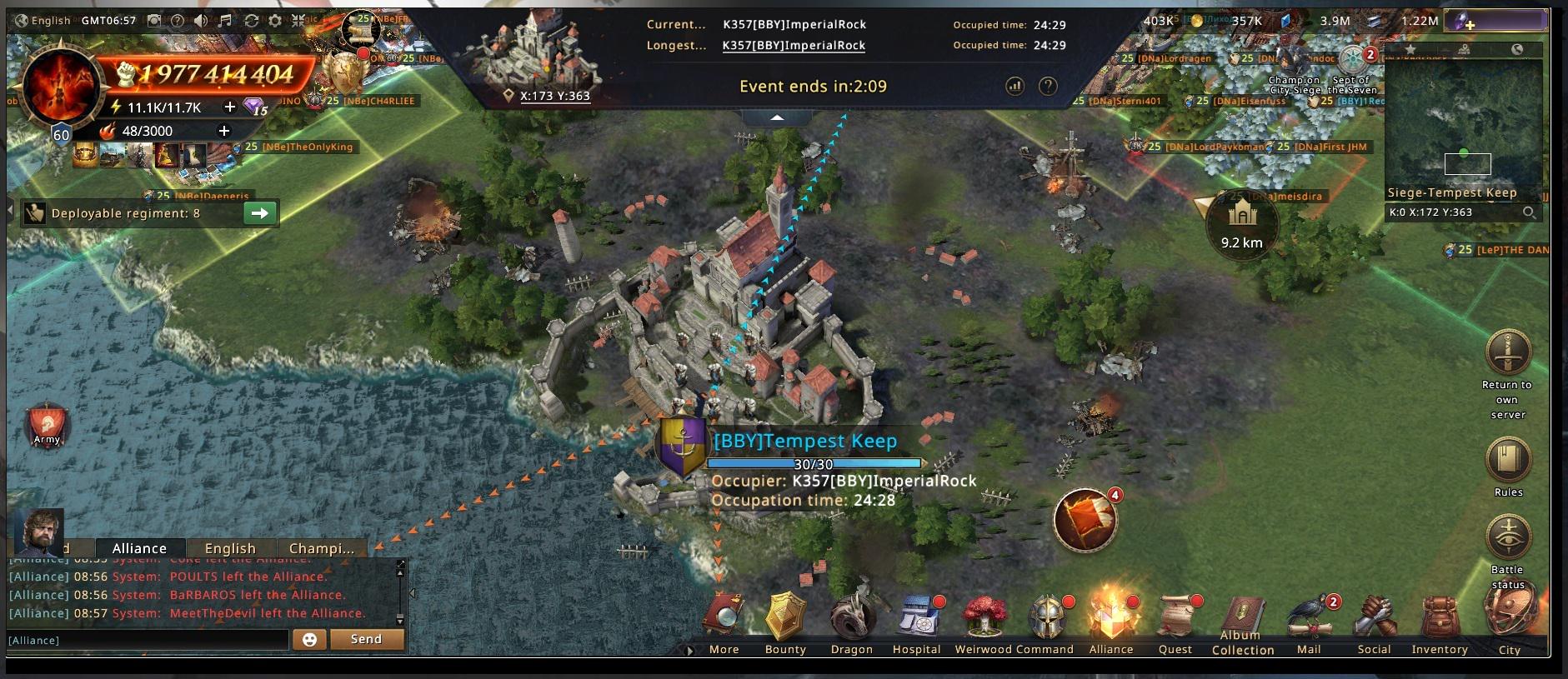View the Battle status
Screen dimensions: 1568x679
click(1508, 538)
